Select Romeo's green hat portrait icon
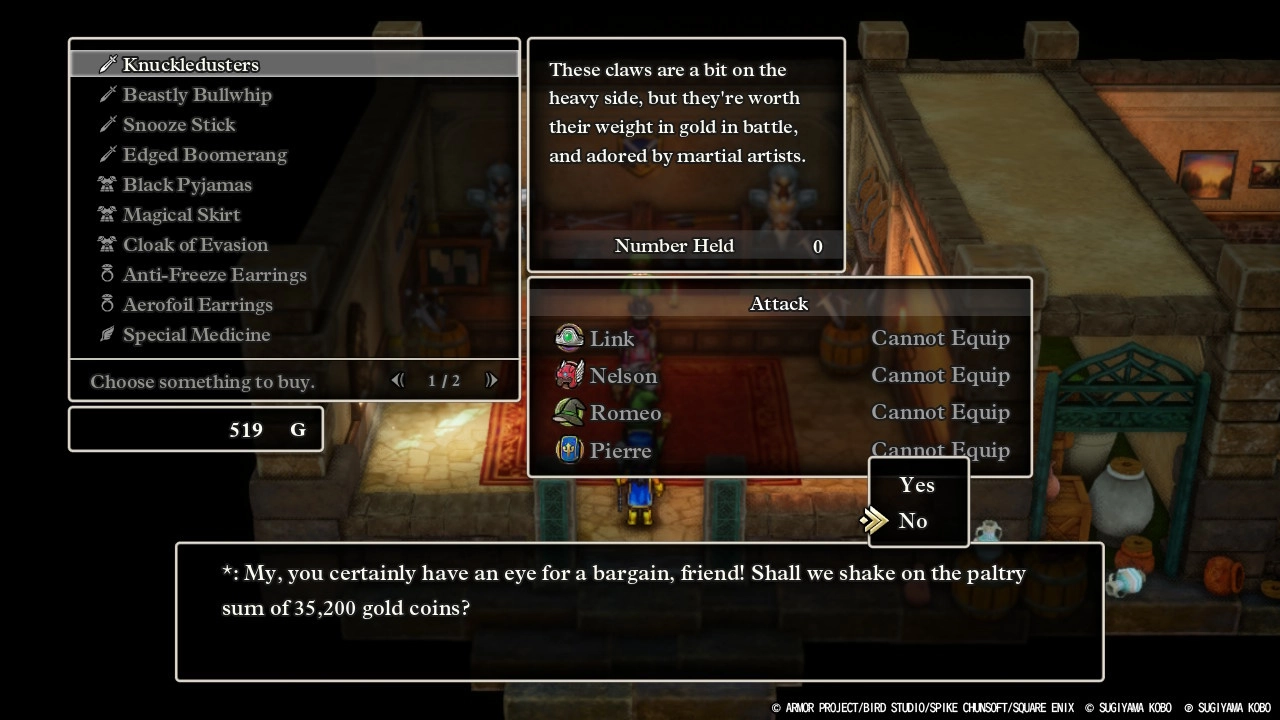Screen dimensions: 1280x720 (568, 412)
